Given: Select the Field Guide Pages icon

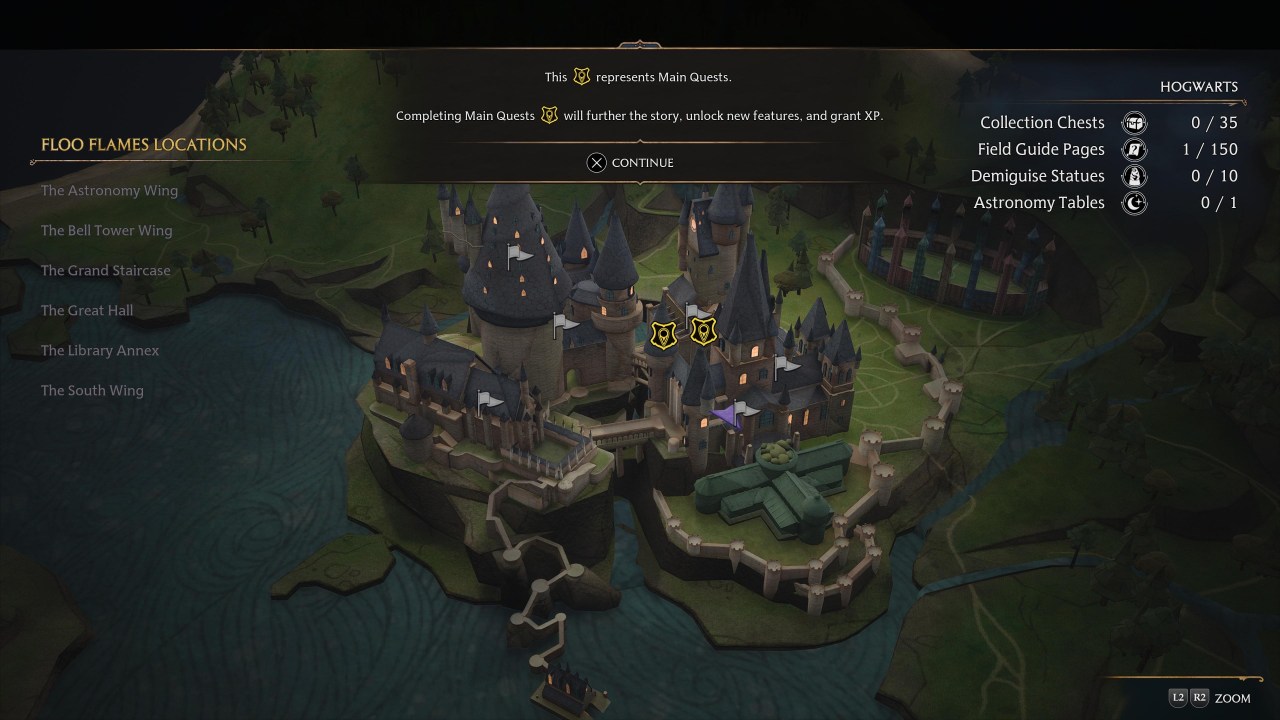Looking at the screenshot, I should pos(1134,149).
